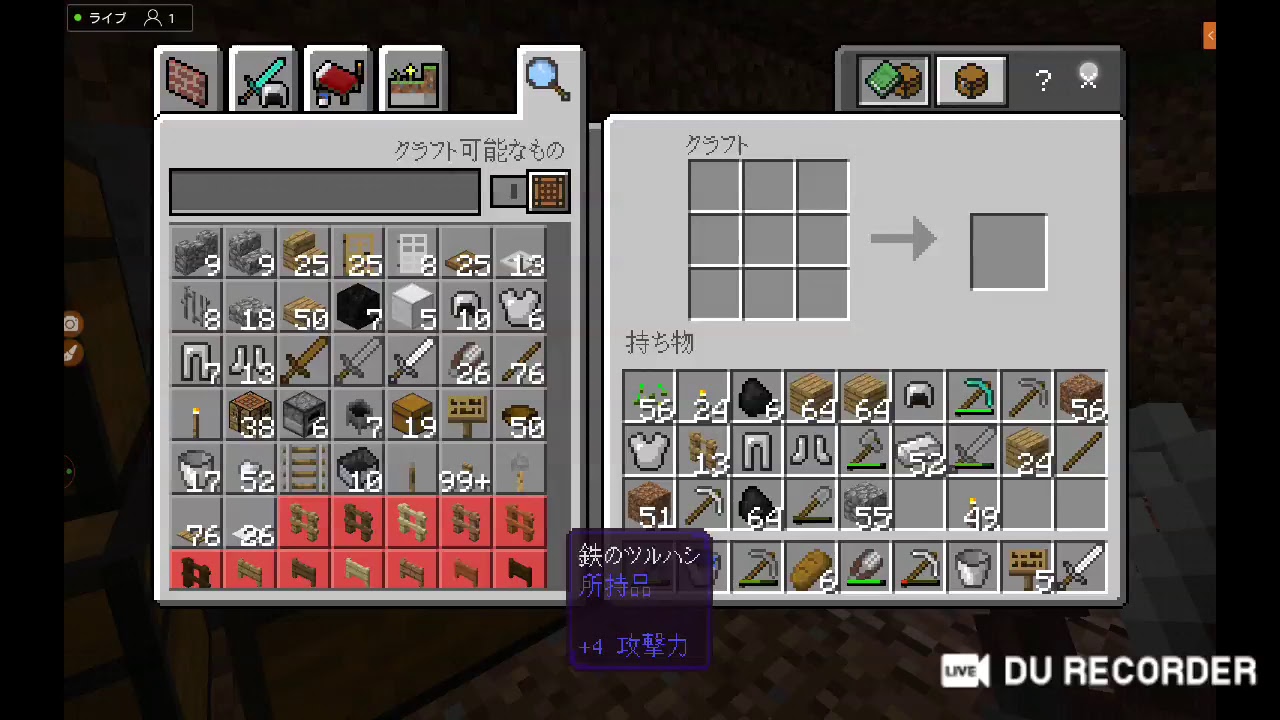Click the character figure button top right

[1089, 77]
